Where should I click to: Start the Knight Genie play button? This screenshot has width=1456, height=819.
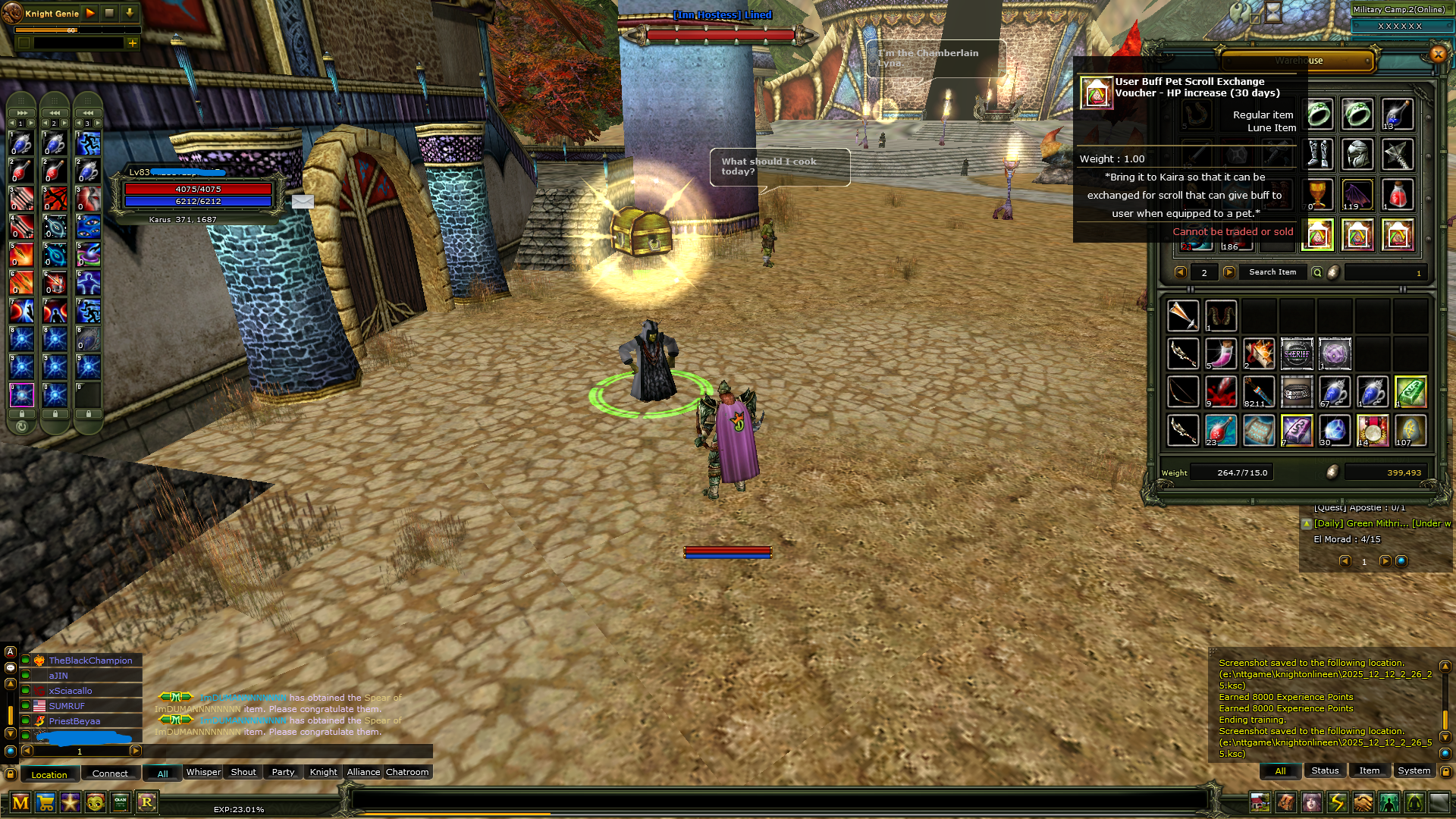tap(90, 13)
